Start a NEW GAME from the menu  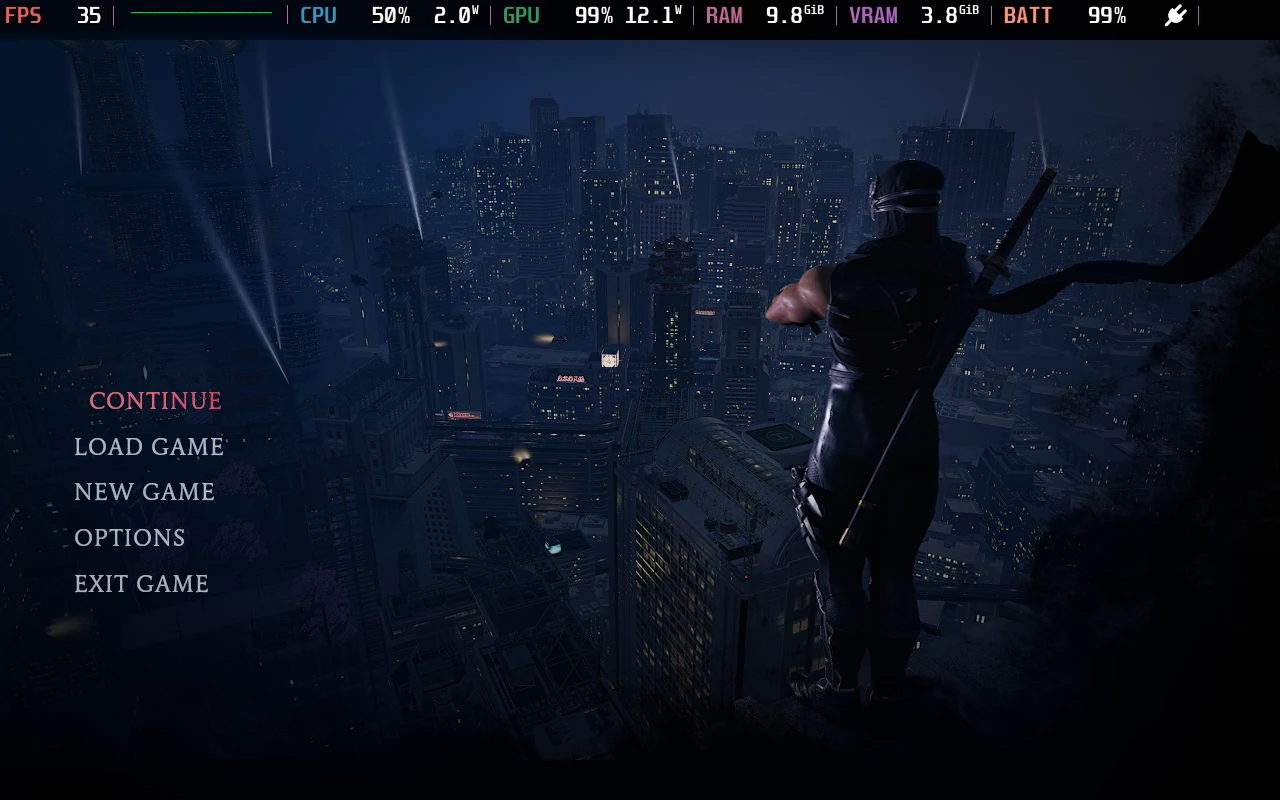click(x=144, y=492)
